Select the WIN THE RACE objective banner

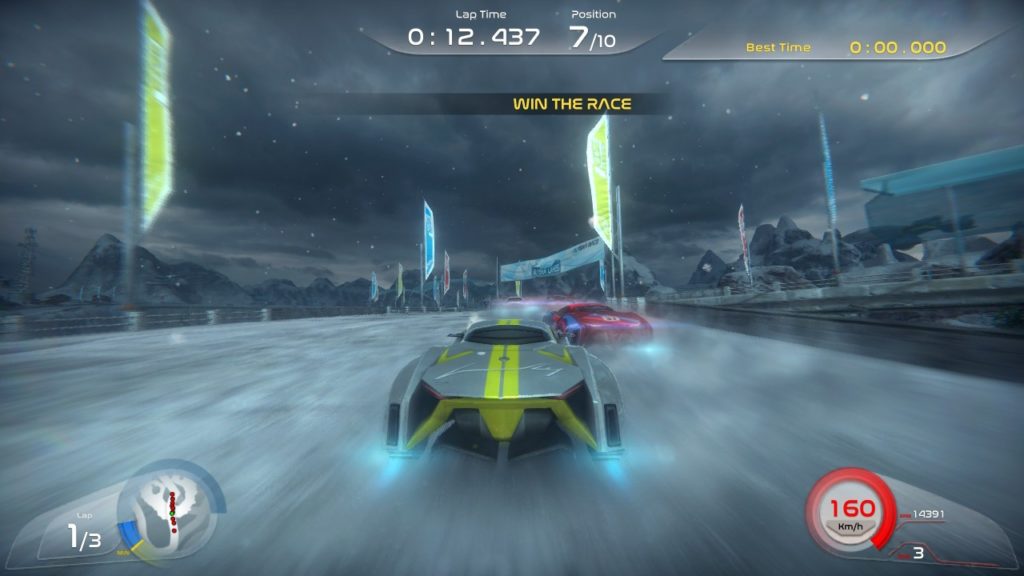(x=571, y=104)
